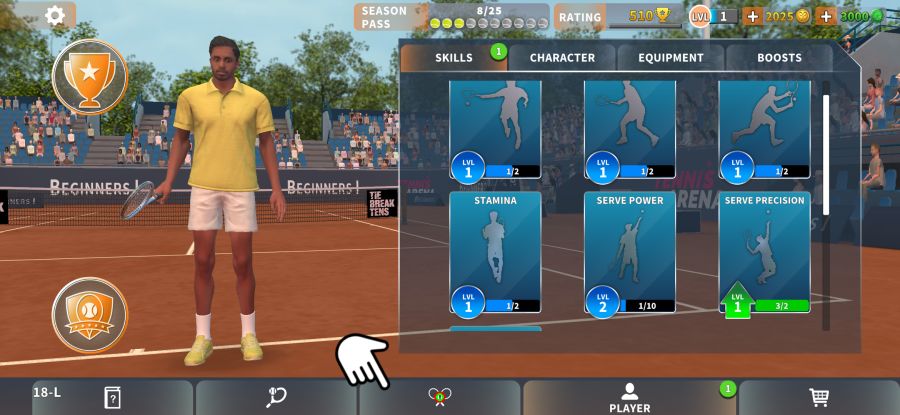Tap the tennis ball shield badge
This screenshot has height=415, width=900.
[x=90, y=314]
